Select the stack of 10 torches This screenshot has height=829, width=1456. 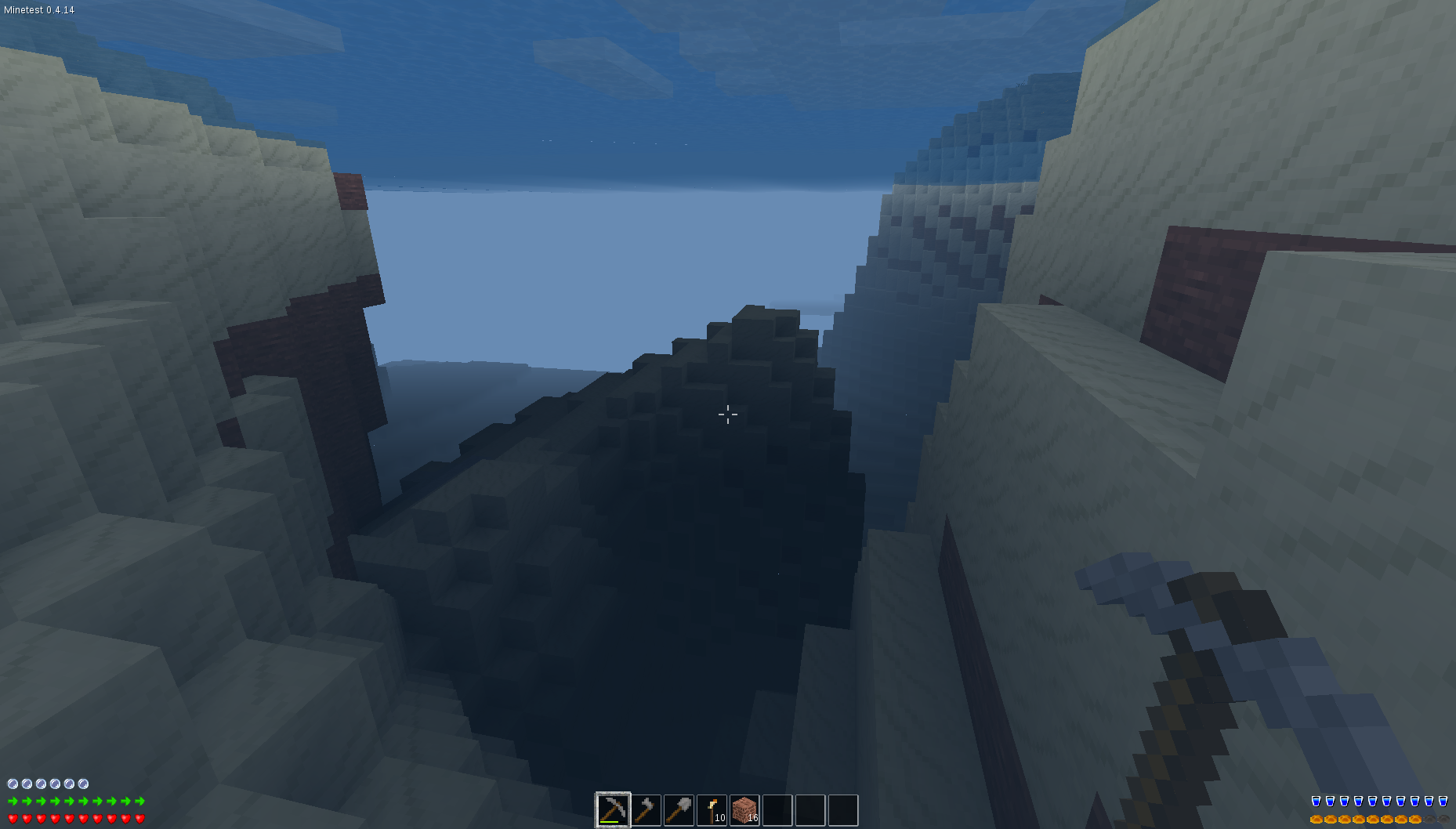pos(712,809)
